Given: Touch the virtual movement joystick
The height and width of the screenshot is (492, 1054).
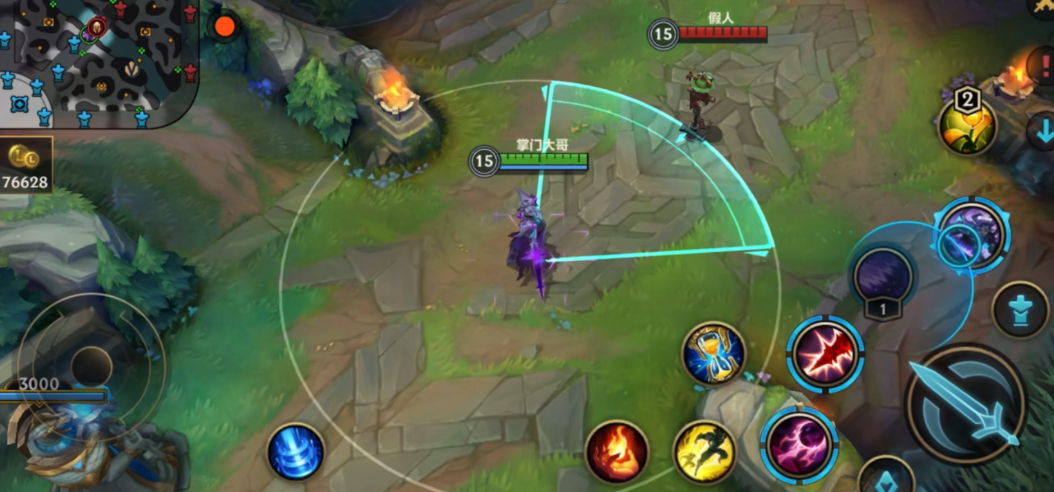Looking at the screenshot, I should point(91,365).
